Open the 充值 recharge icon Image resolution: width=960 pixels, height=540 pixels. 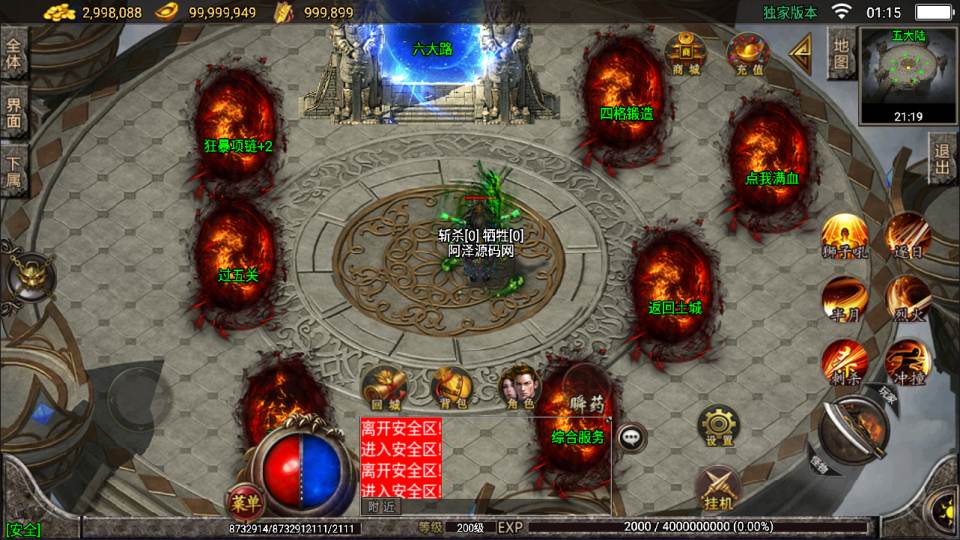[x=747, y=53]
